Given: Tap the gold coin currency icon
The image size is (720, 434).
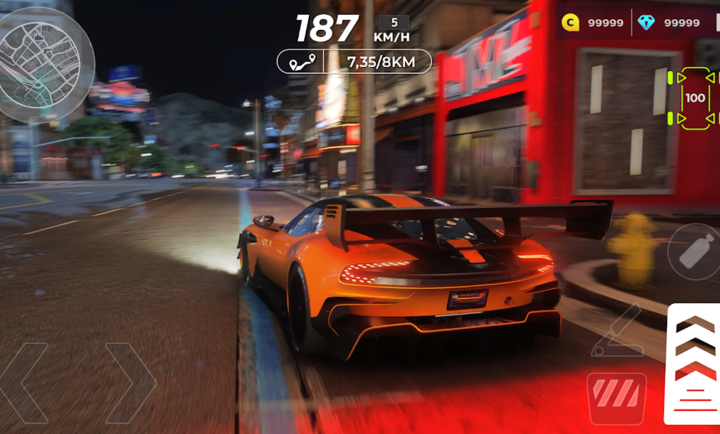Looking at the screenshot, I should point(570,22).
